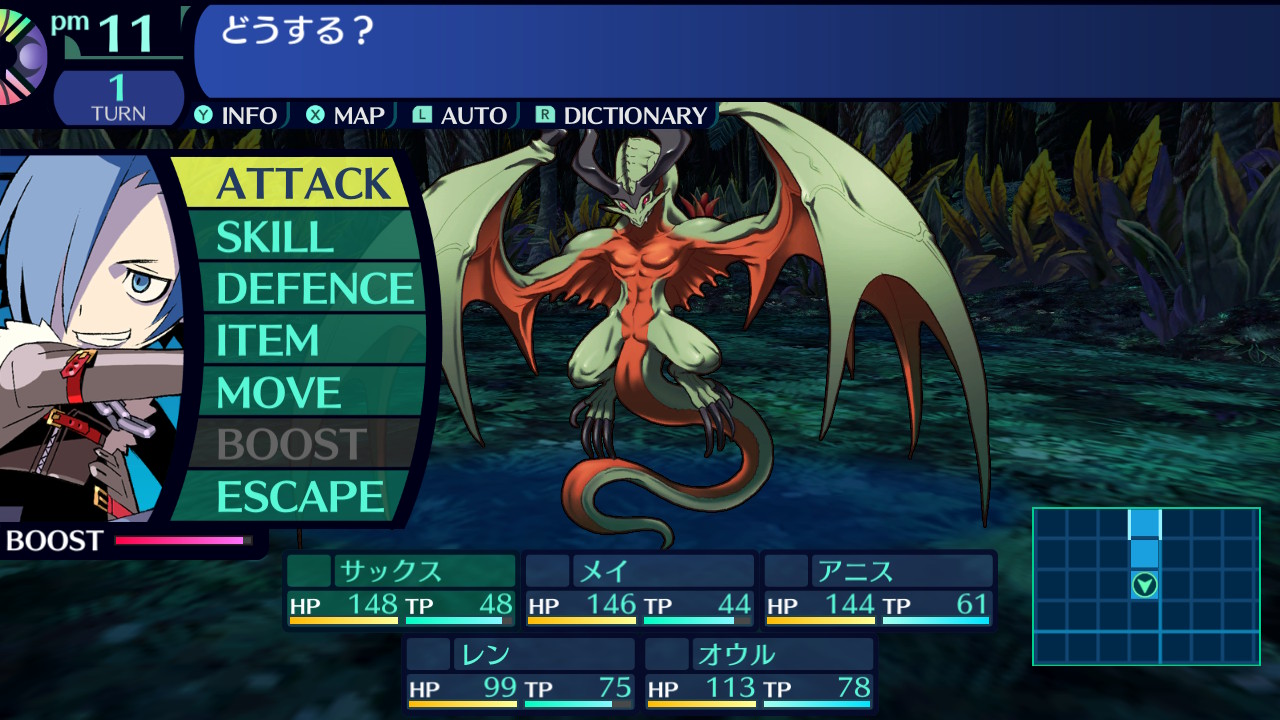Toggle AUTO battle mode

pyautogui.click(x=461, y=116)
